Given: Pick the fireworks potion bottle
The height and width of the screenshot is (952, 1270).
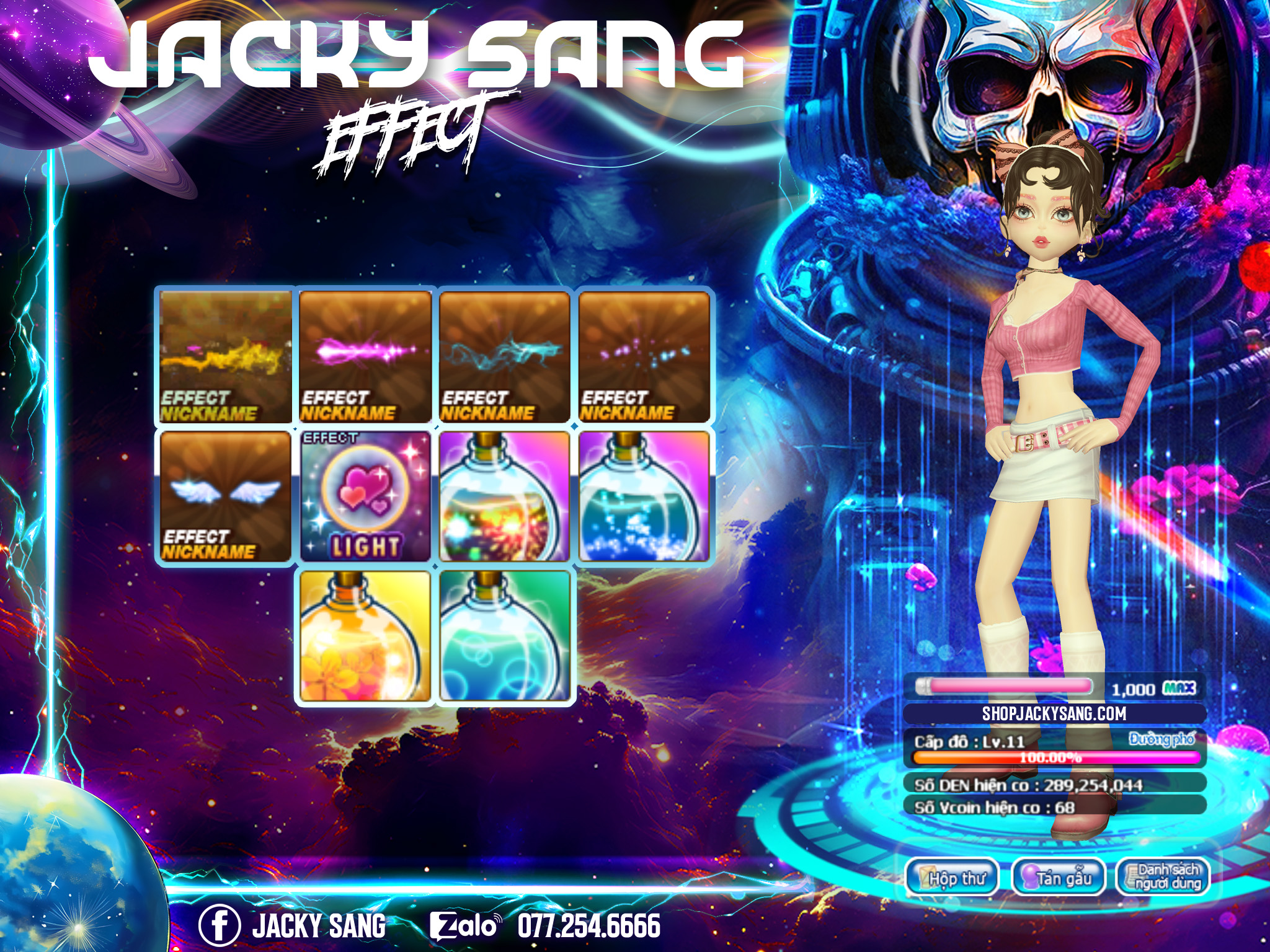Looking at the screenshot, I should [504, 496].
